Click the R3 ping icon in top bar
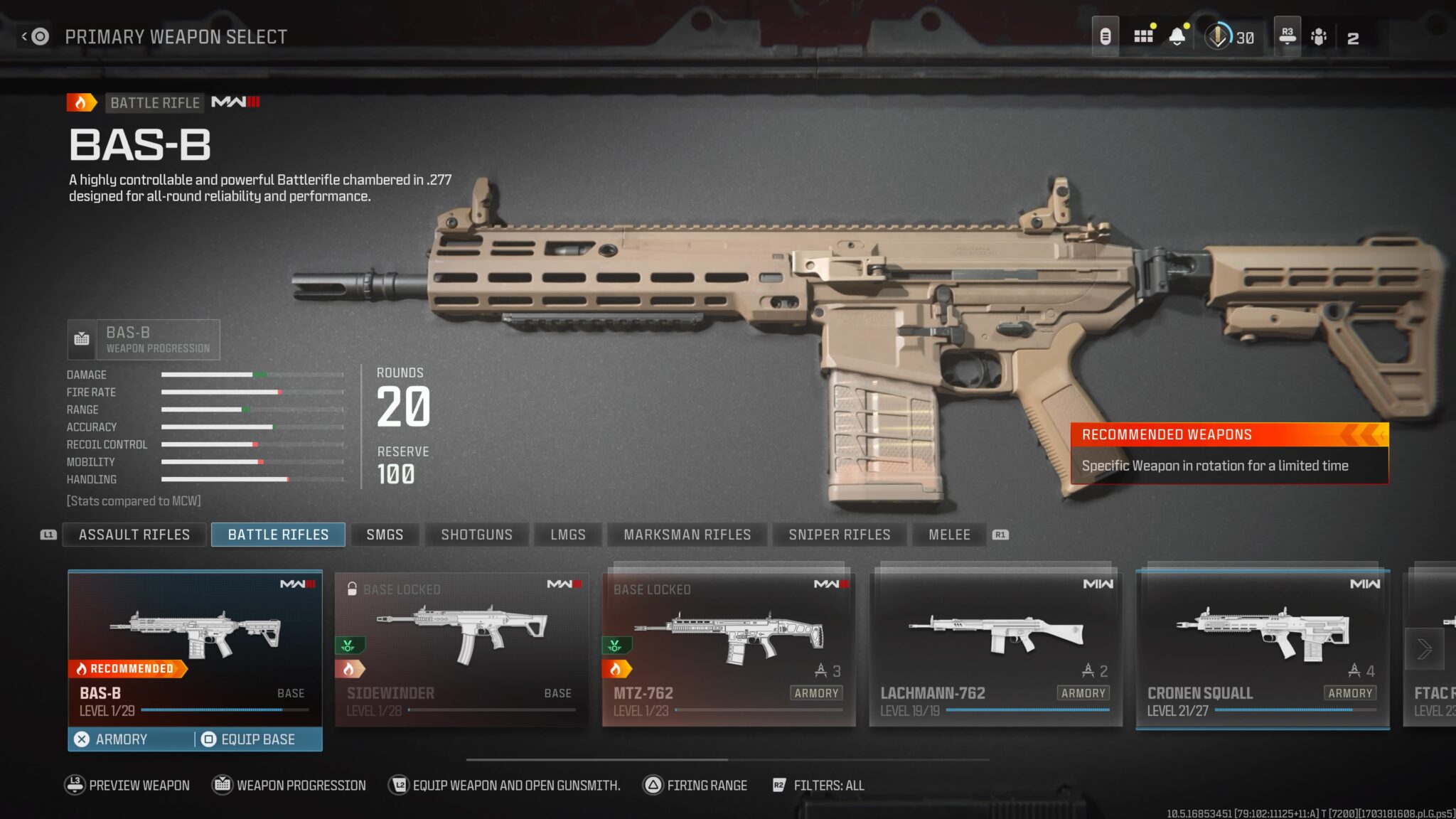 coord(1285,36)
